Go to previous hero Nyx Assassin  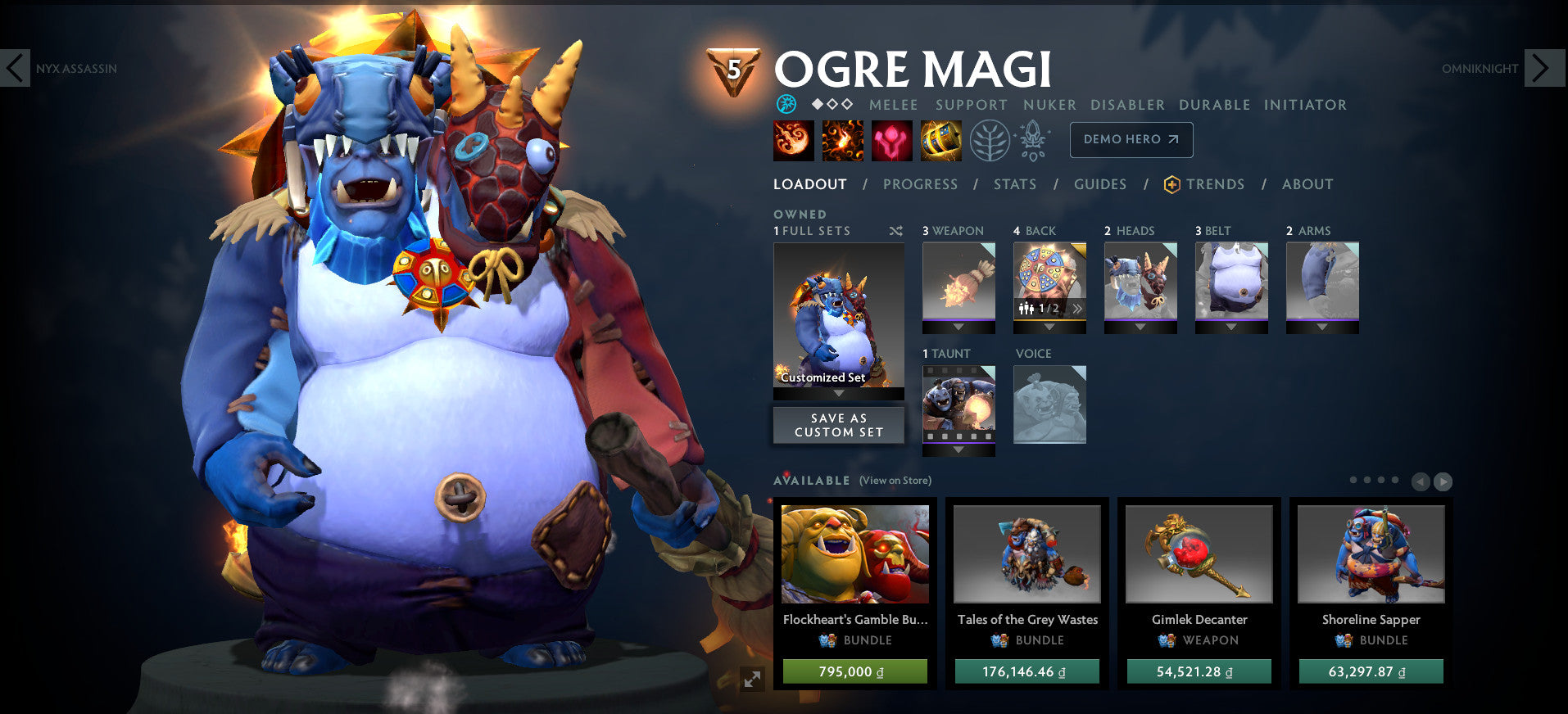[x=16, y=68]
